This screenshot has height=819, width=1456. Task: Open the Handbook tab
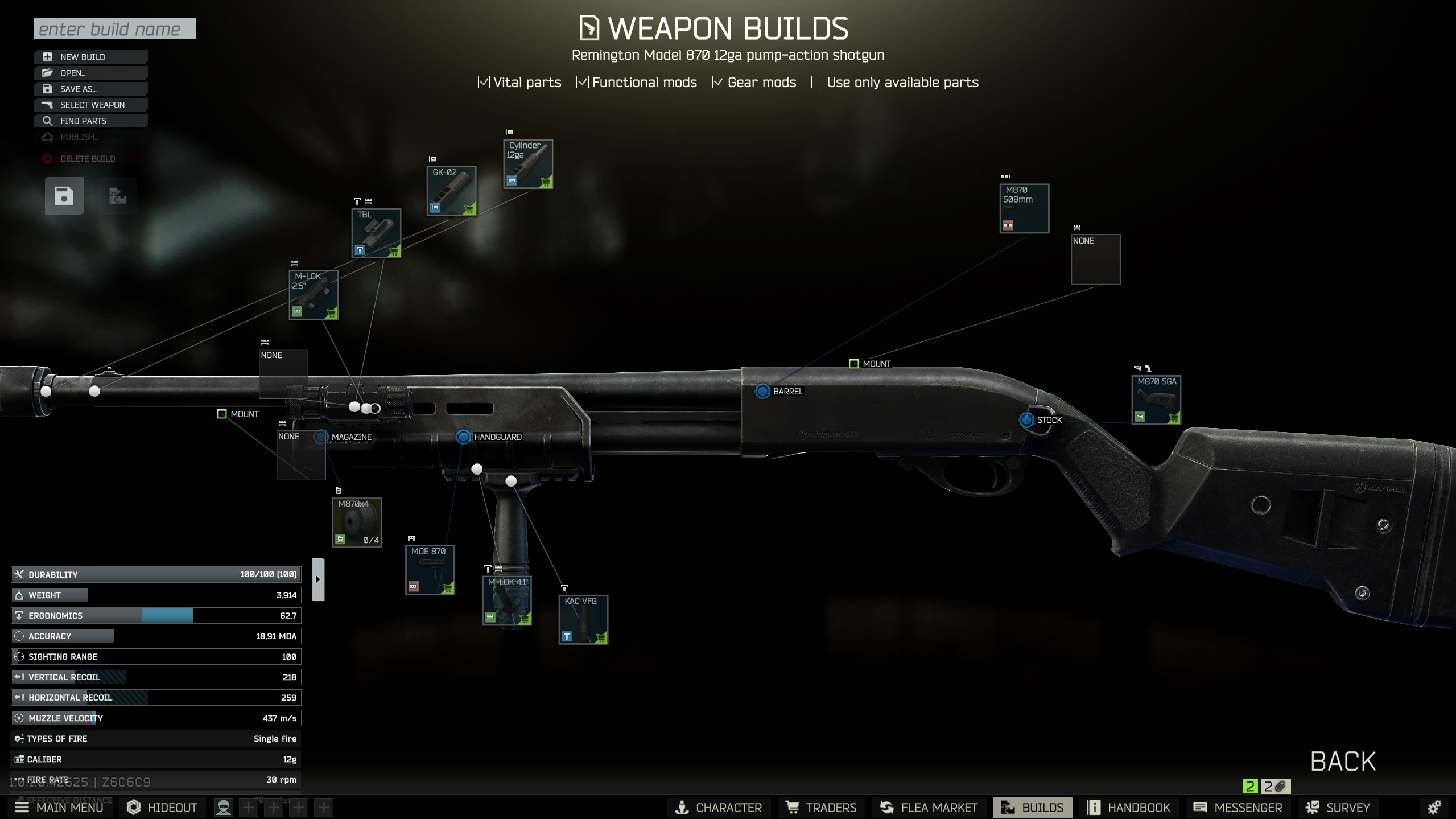pos(1129,807)
